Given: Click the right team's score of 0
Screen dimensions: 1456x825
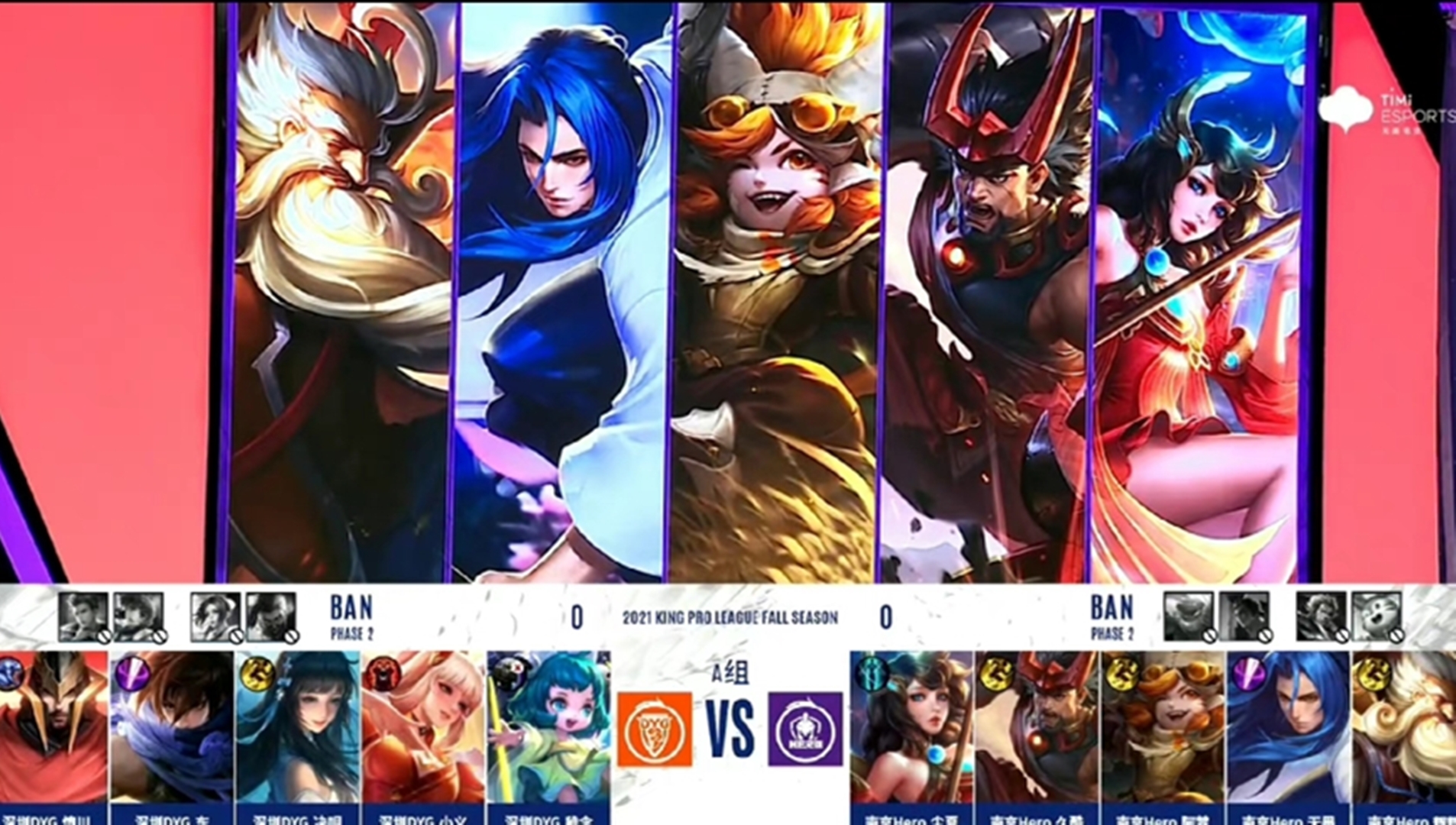Looking at the screenshot, I should [885, 619].
